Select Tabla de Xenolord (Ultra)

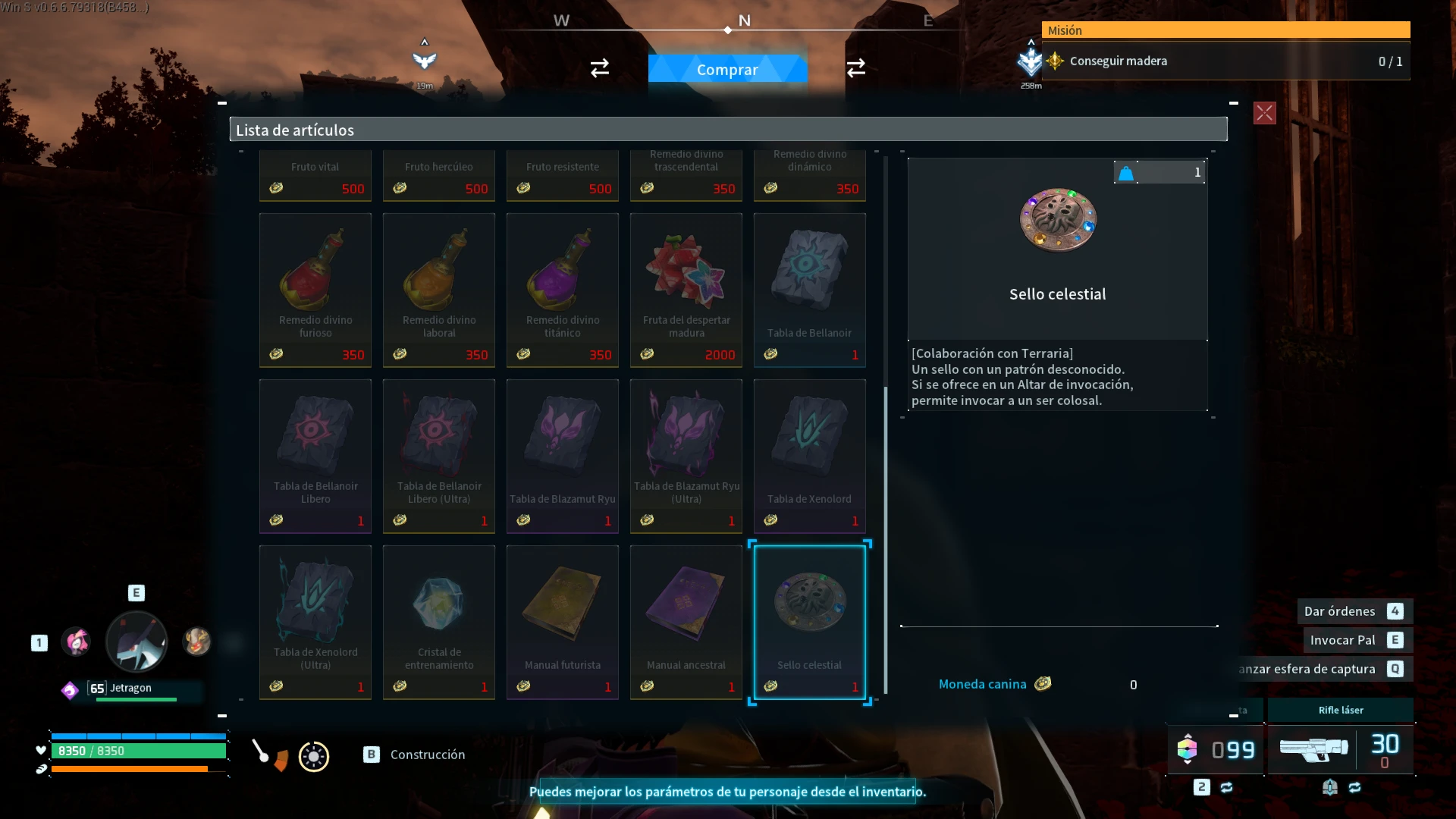(315, 622)
